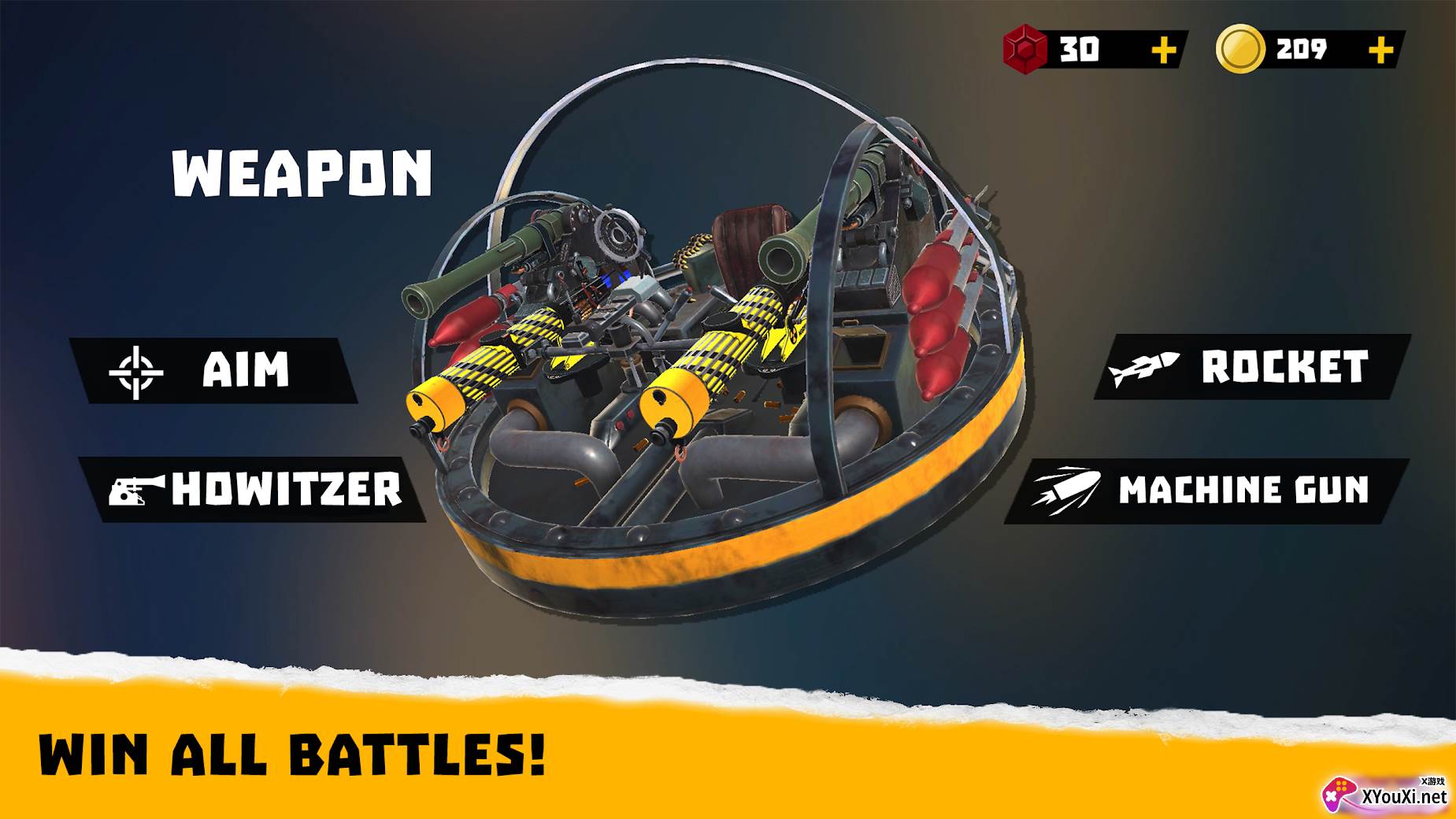This screenshot has height=819, width=1456.
Task: Add more red gems with plus button
Action: coord(1163,50)
